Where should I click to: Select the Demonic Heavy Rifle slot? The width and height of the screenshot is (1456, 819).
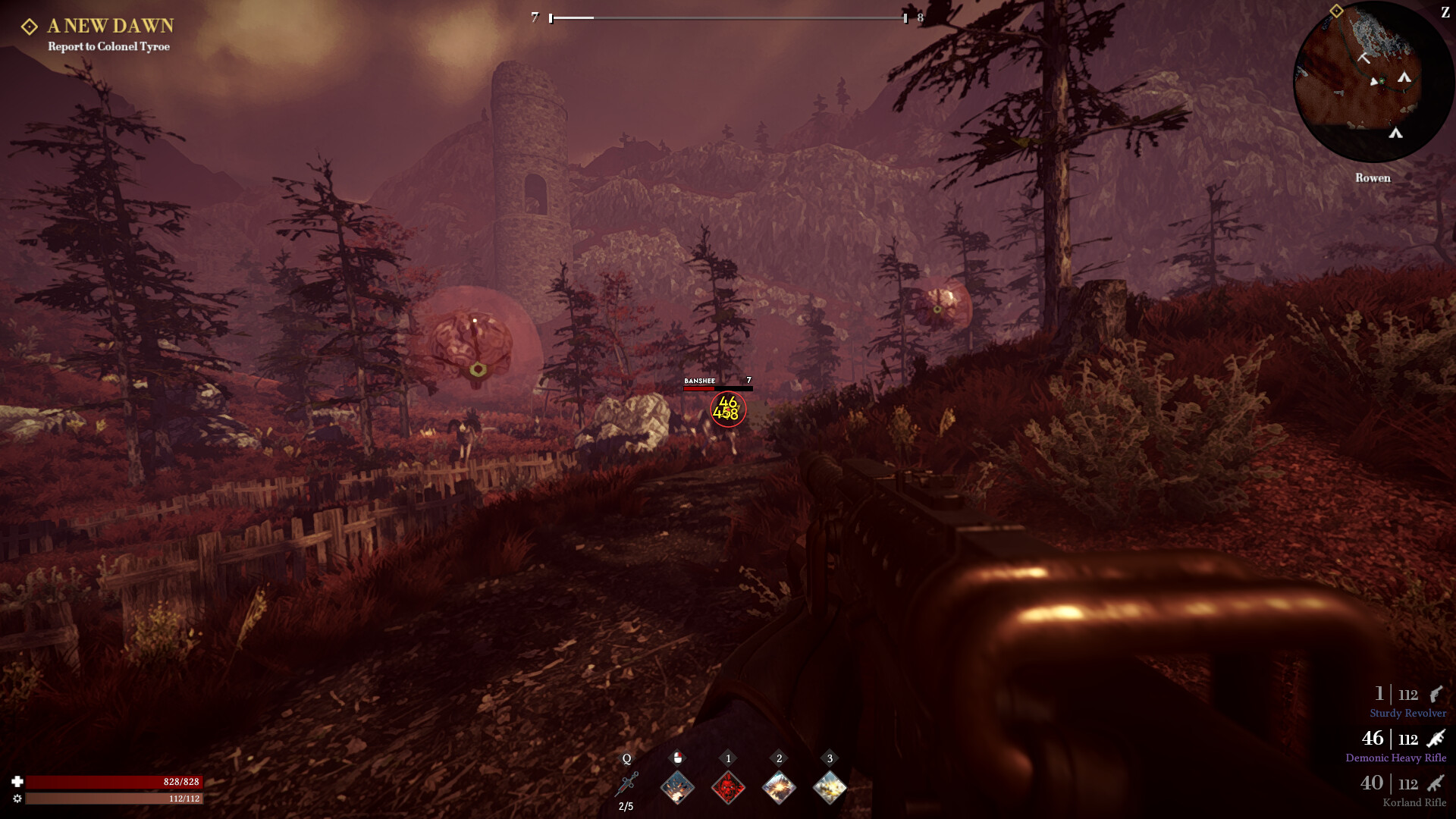click(1397, 745)
